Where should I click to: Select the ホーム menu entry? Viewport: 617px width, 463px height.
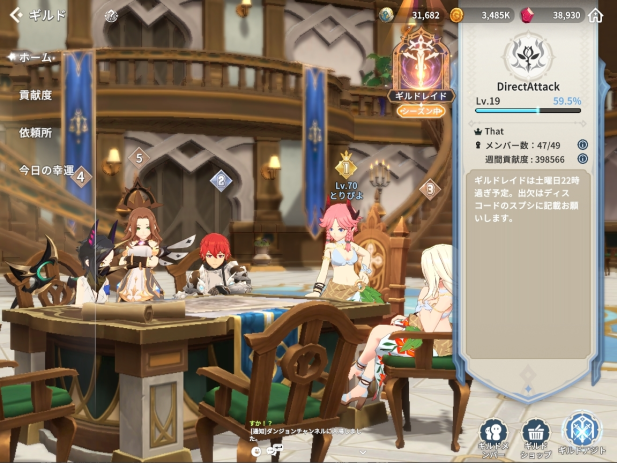[35, 57]
